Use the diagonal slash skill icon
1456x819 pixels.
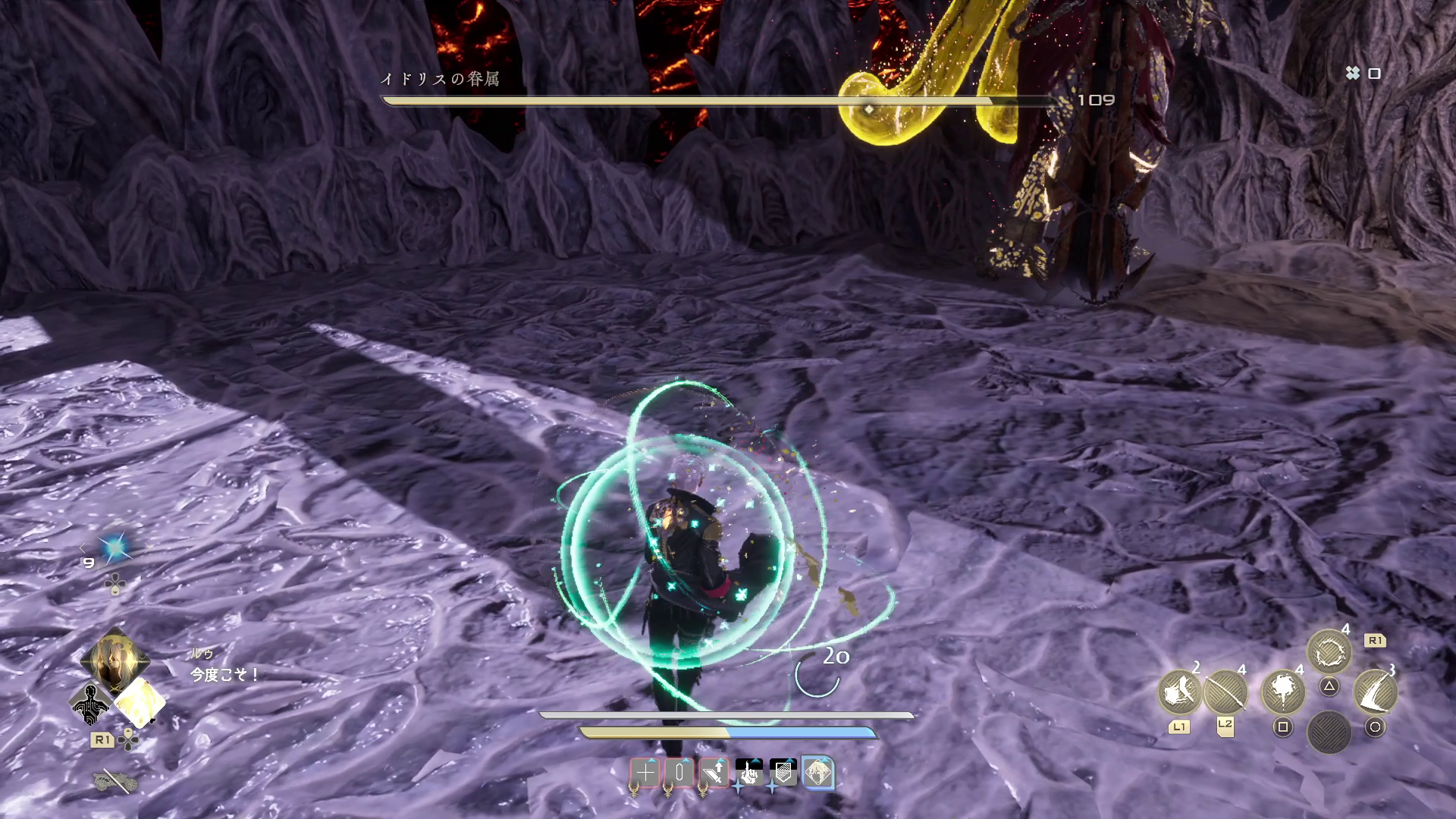click(x=1225, y=692)
